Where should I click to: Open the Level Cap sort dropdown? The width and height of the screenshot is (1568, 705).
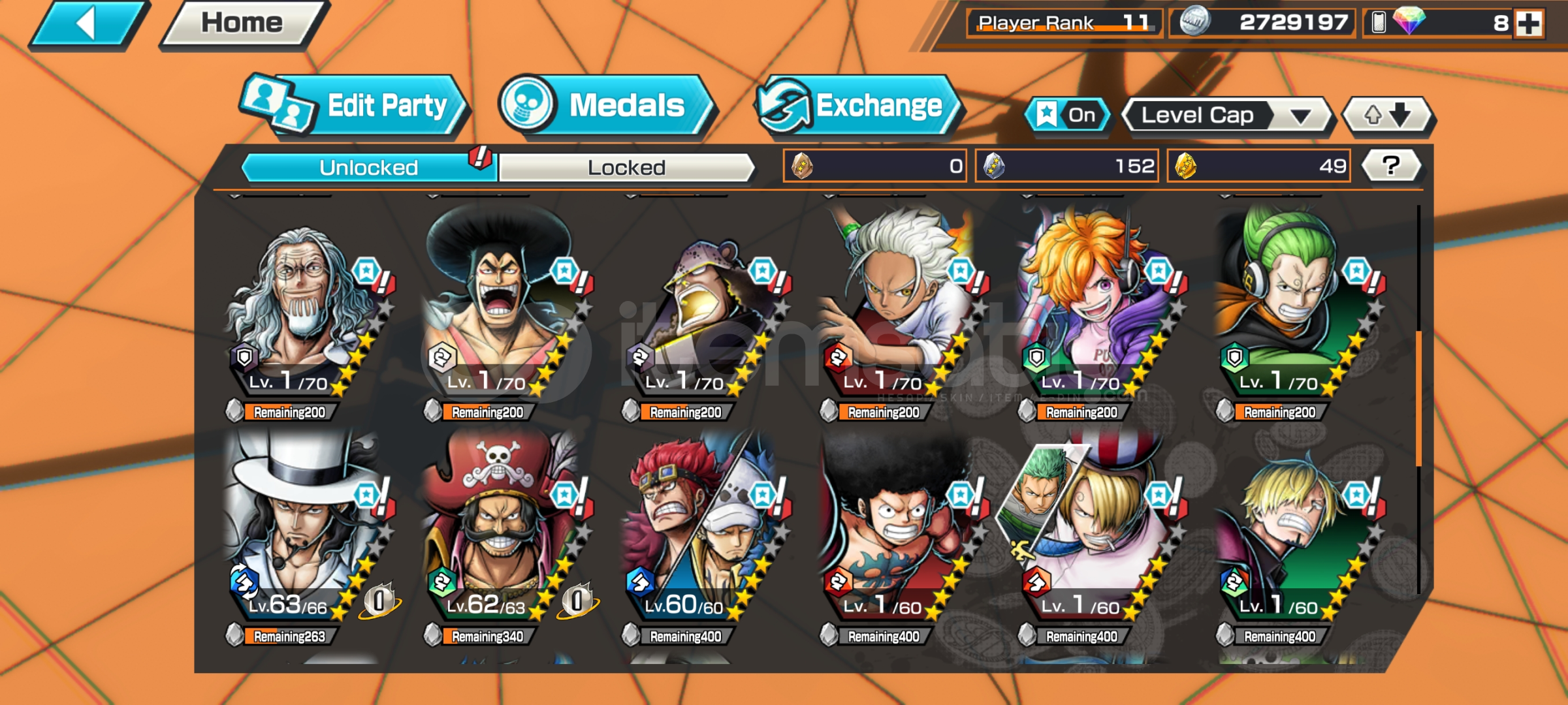pyautogui.click(x=1226, y=116)
